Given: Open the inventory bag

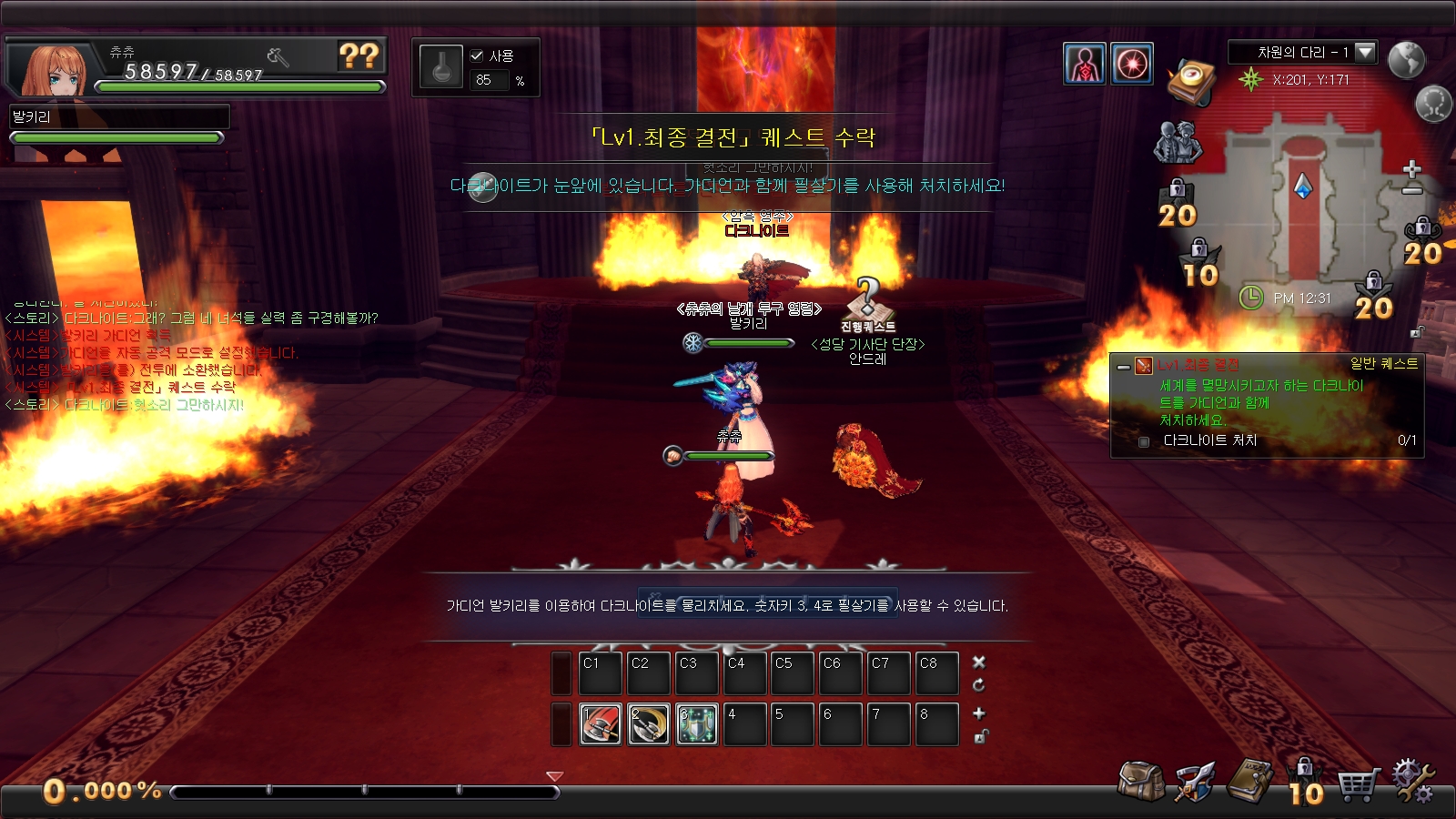Looking at the screenshot, I should (1141, 782).
